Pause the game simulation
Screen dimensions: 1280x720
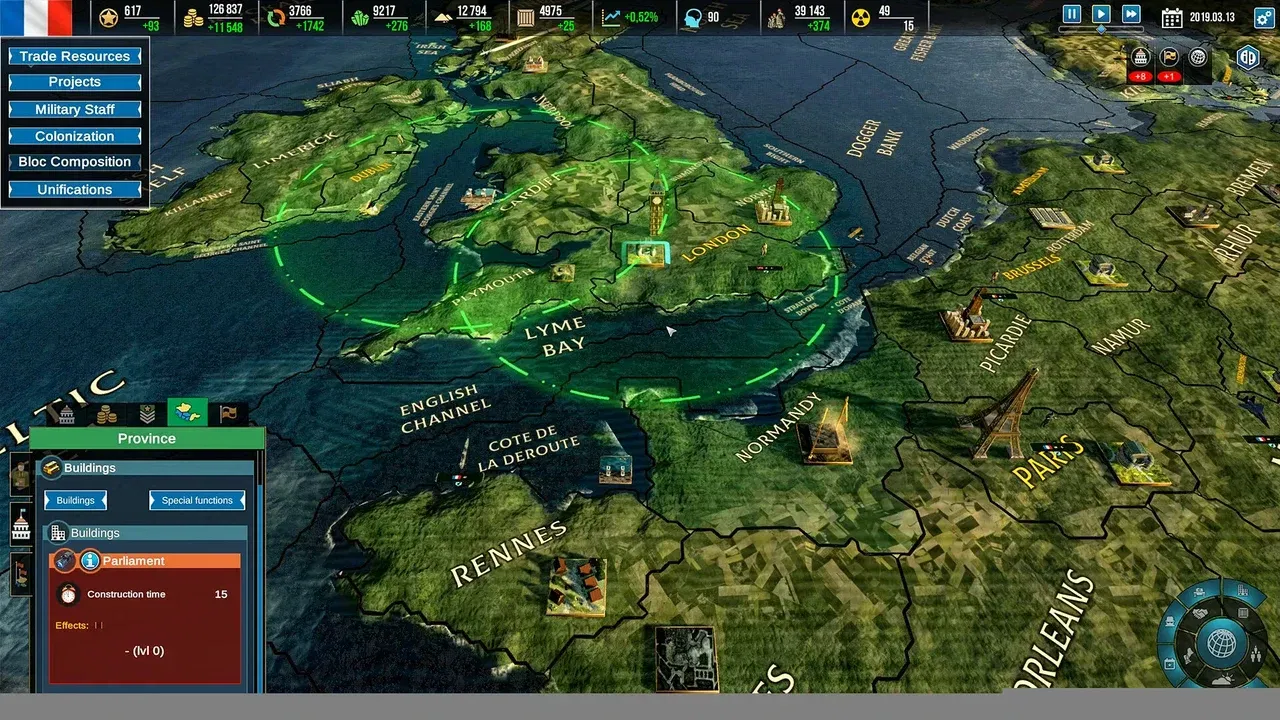coord(1070,13)
